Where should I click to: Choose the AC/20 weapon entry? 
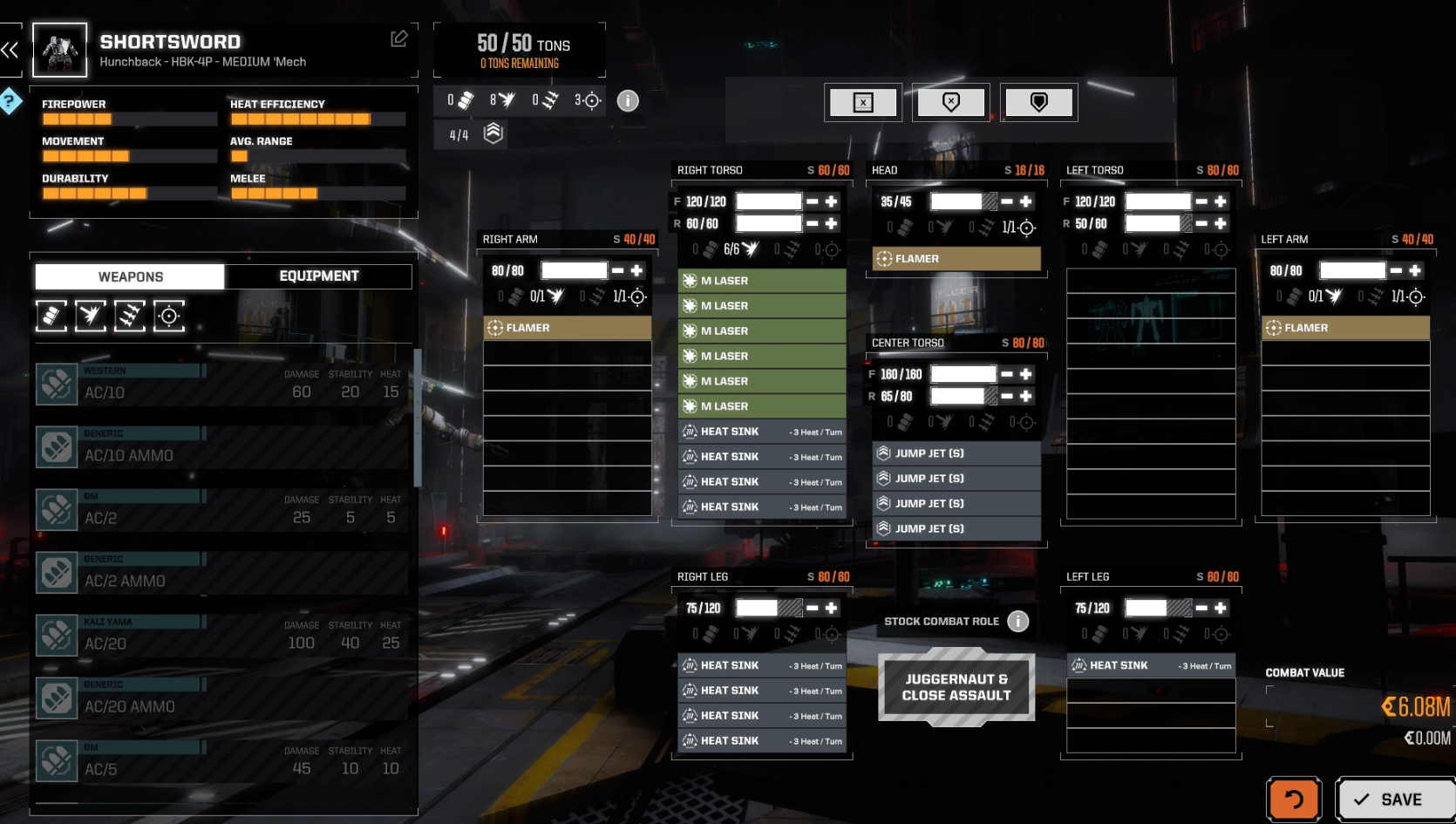pyautogui.click(x=222, y=636)
